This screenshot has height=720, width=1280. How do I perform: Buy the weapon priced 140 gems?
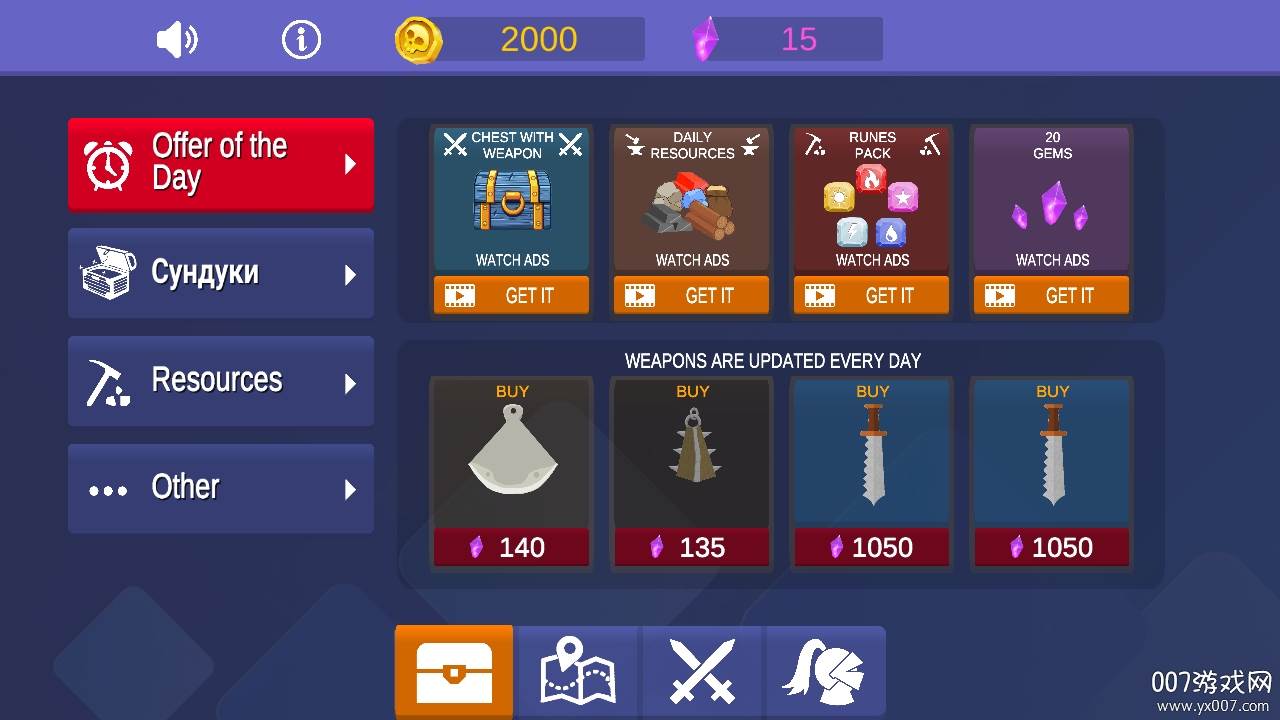512,547
